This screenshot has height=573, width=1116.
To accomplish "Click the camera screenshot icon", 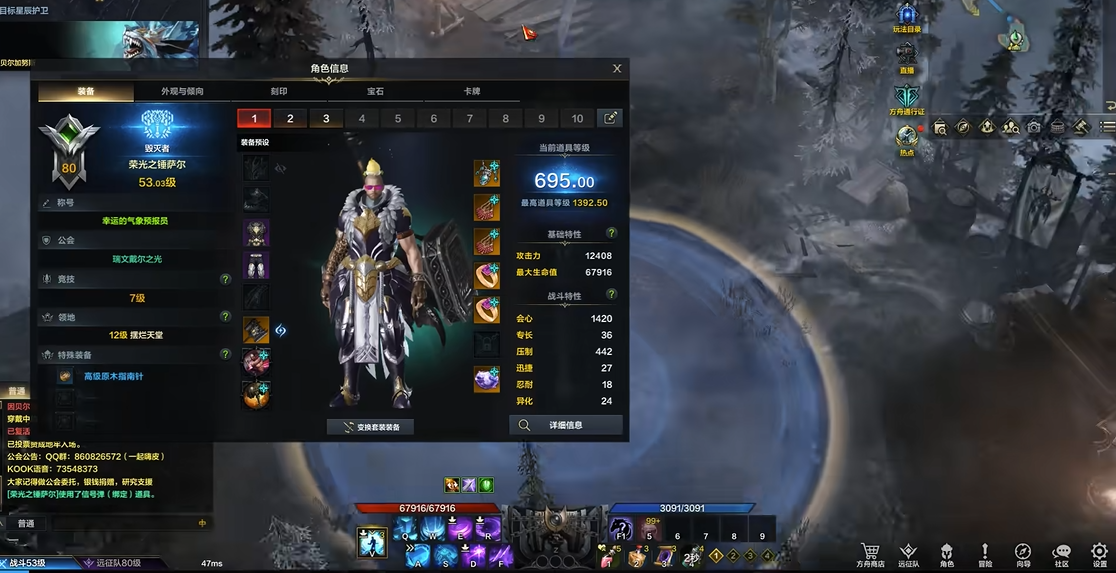I will tap(1034, 127).
